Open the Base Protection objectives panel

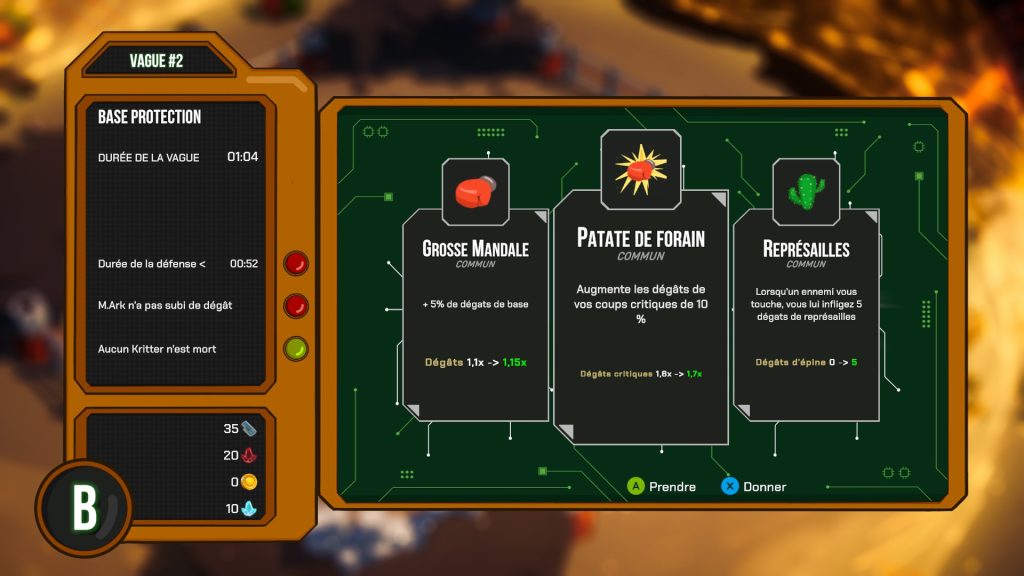coord(150,117)
